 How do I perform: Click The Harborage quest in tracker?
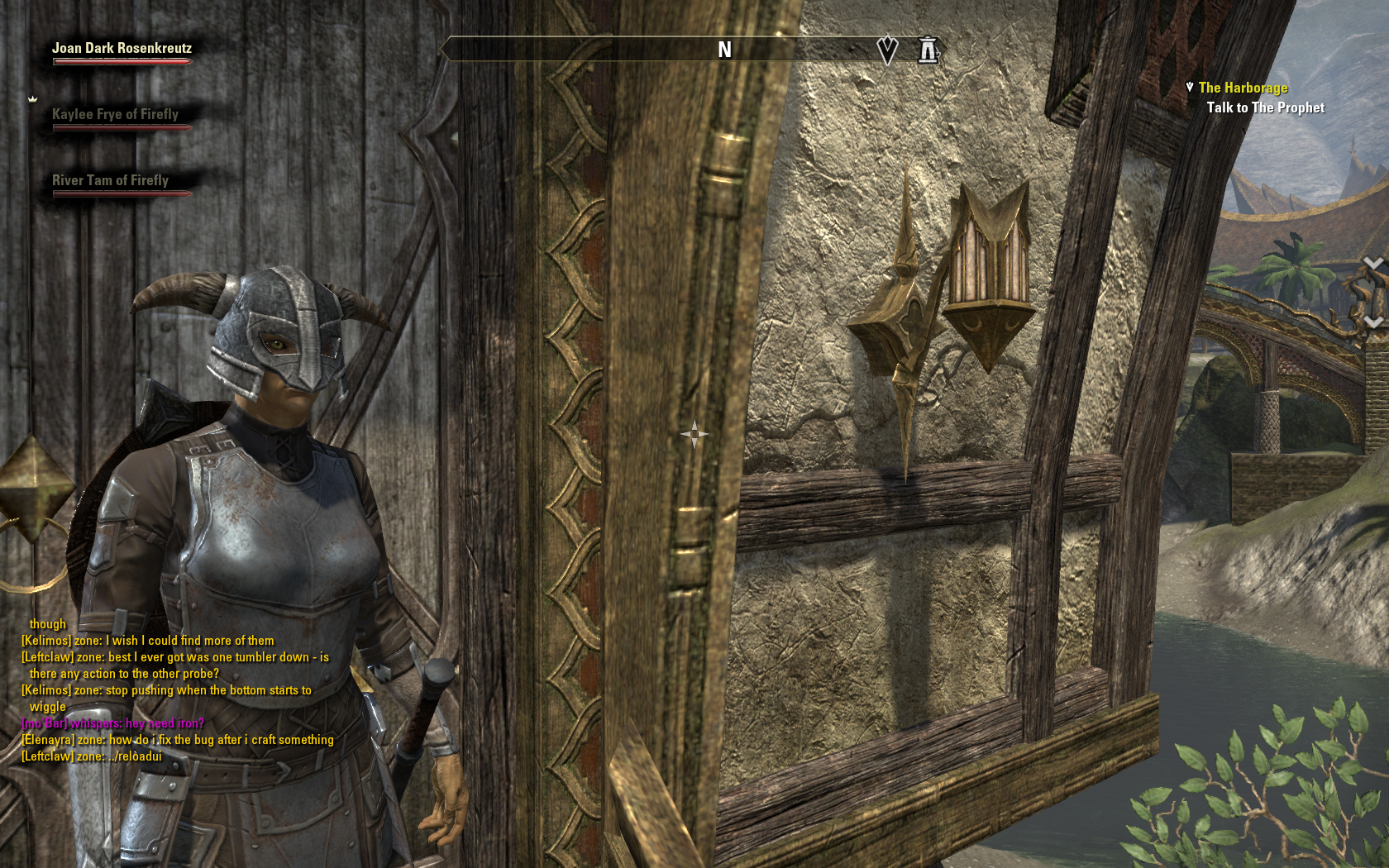(1243, 88)
